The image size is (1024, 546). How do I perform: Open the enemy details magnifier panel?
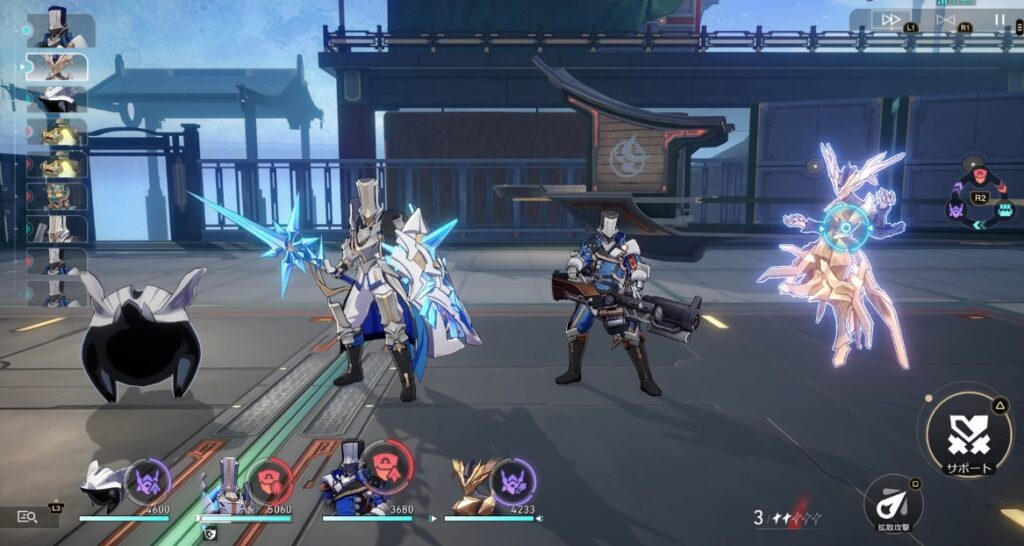27,516
